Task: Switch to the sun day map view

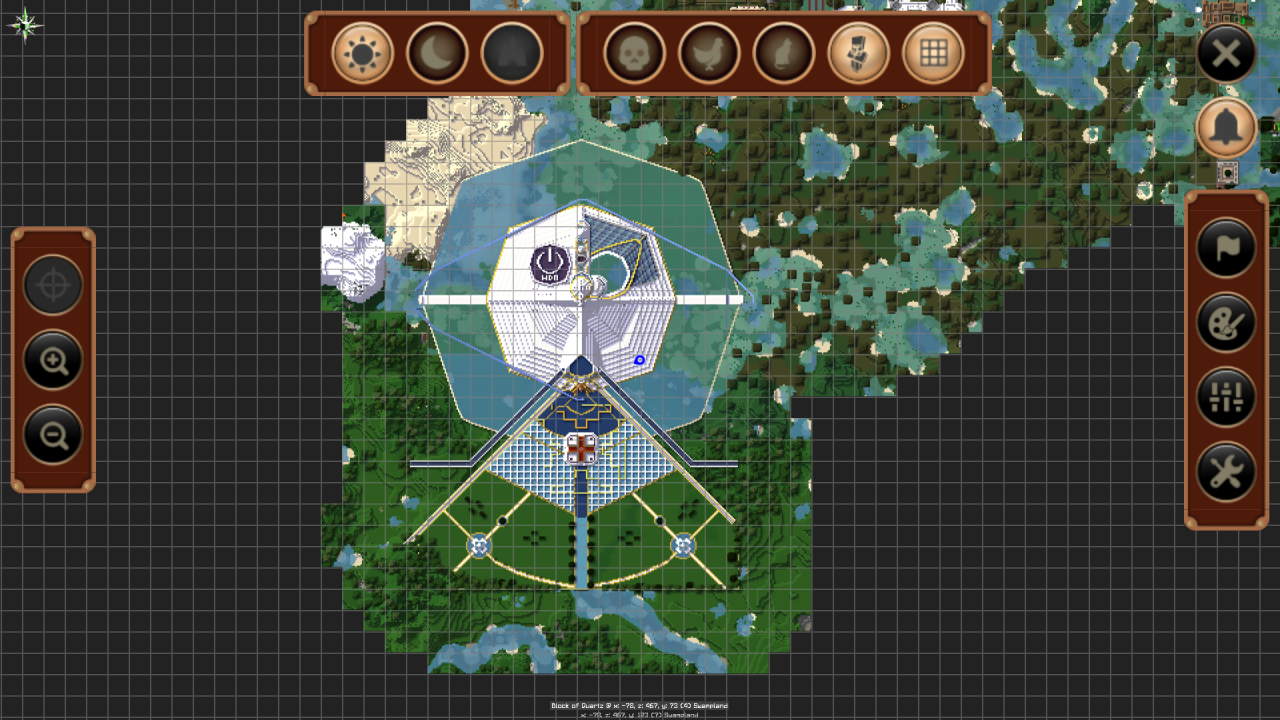Action: click(362, 53)
